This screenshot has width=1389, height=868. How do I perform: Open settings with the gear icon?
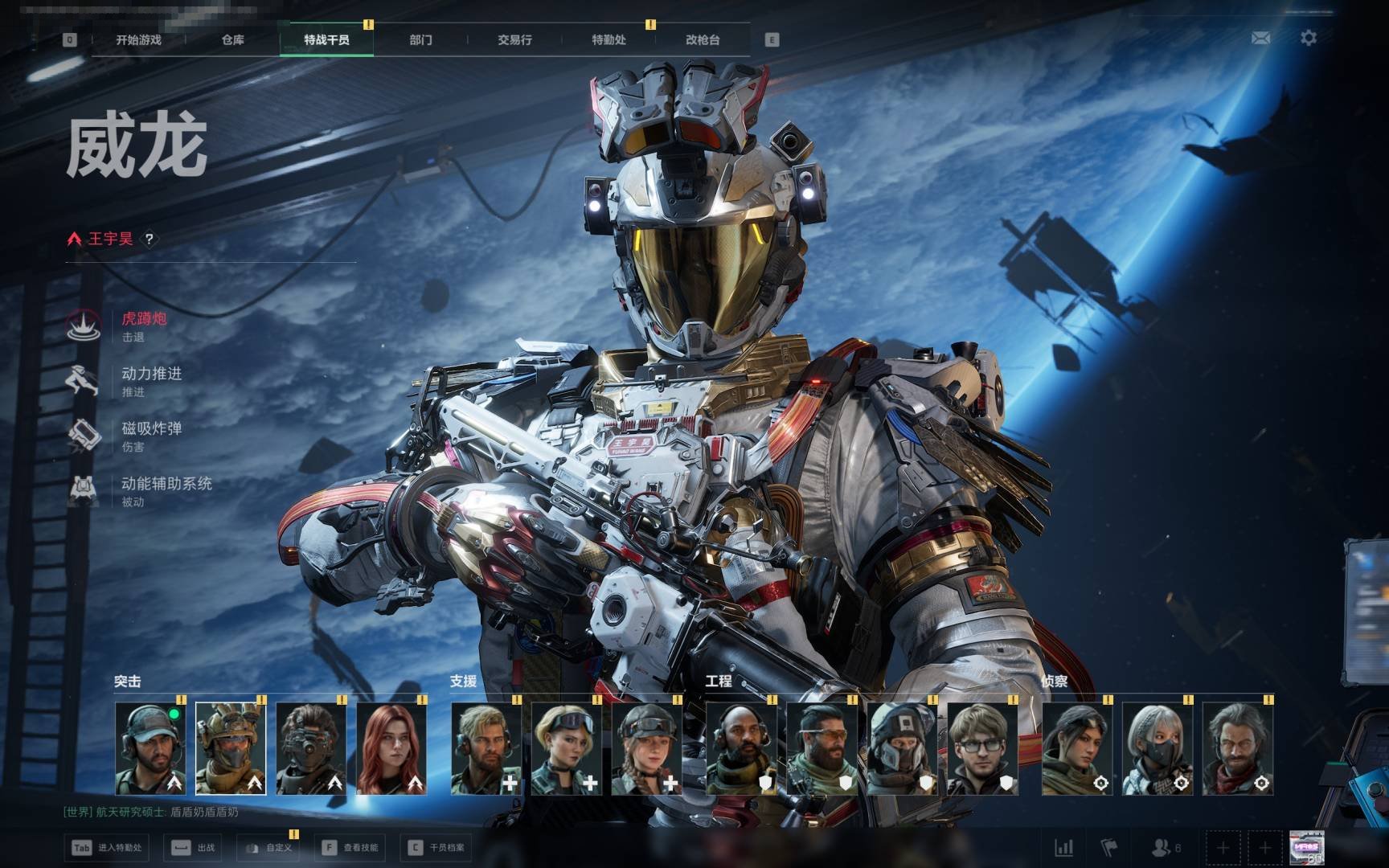pos(1309,38)
